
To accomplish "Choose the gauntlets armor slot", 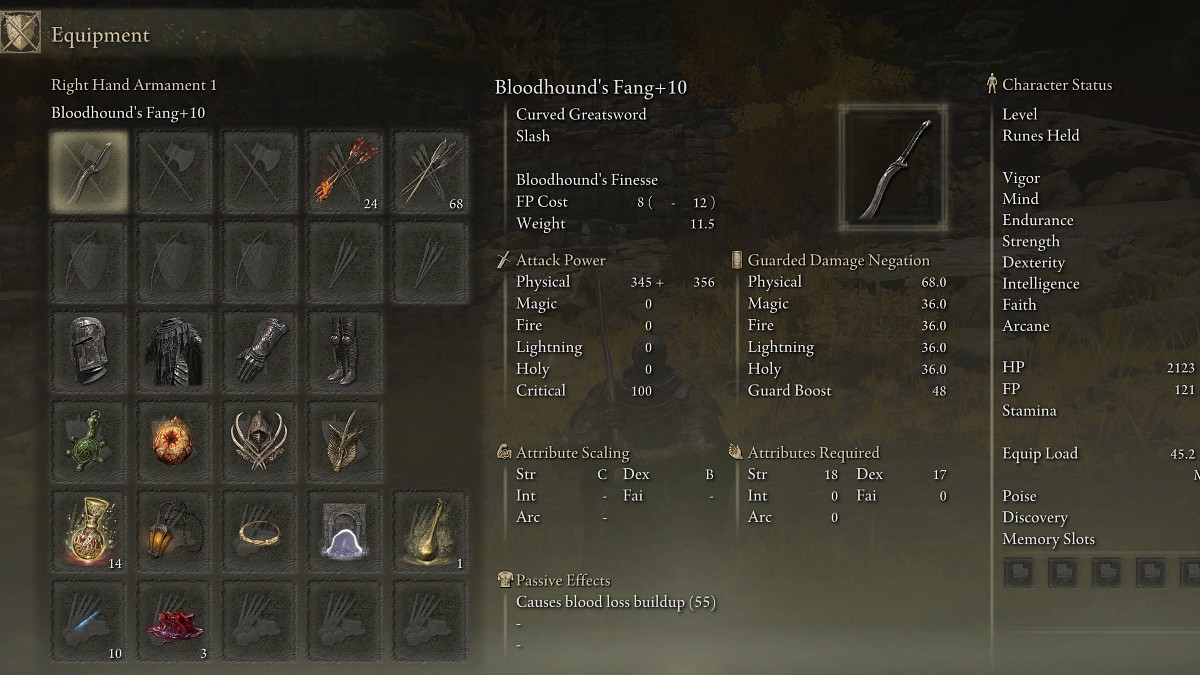I will [x=259, y=351].
